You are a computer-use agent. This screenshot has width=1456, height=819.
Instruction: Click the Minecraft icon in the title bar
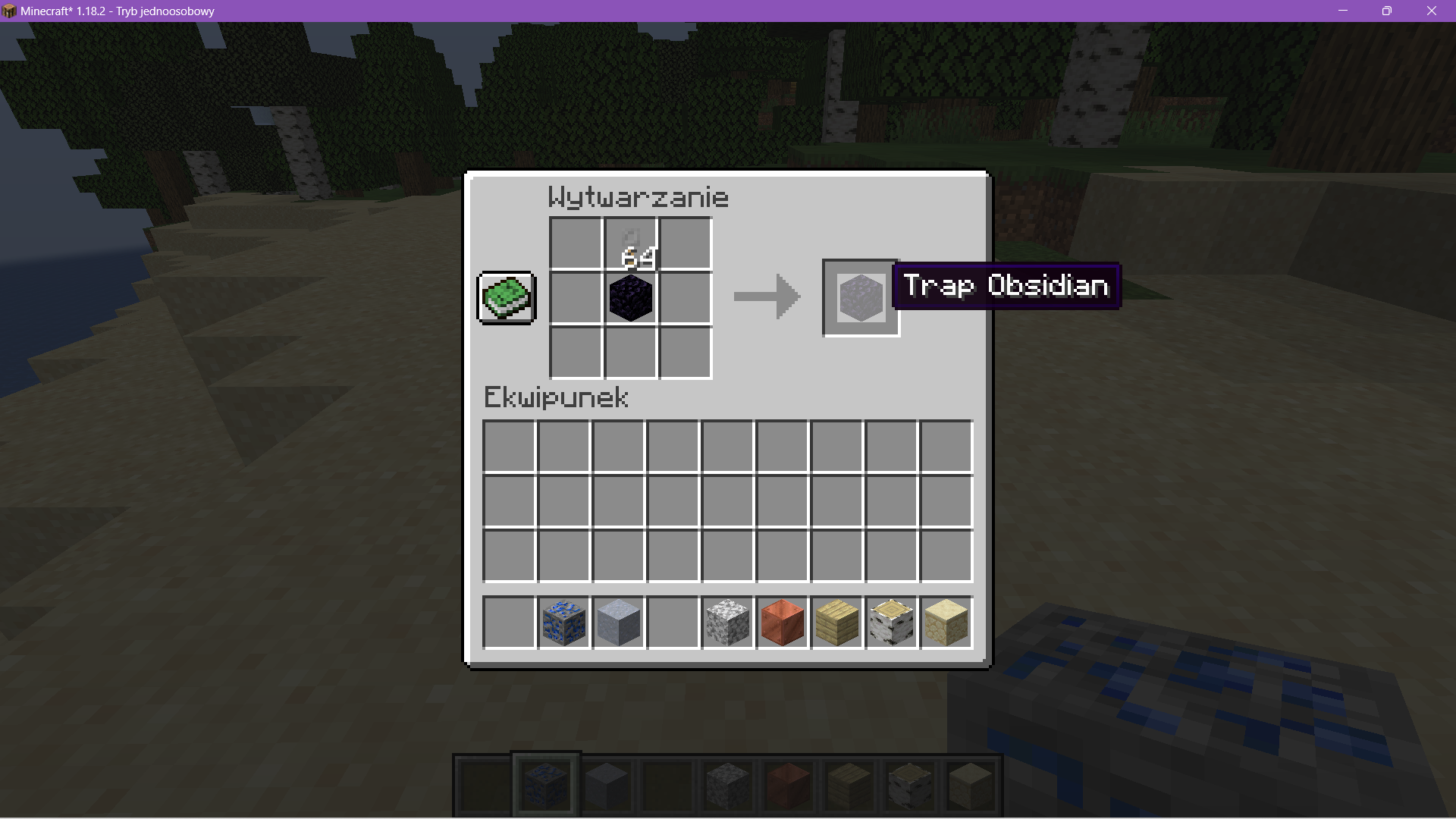tap(9, 11)
